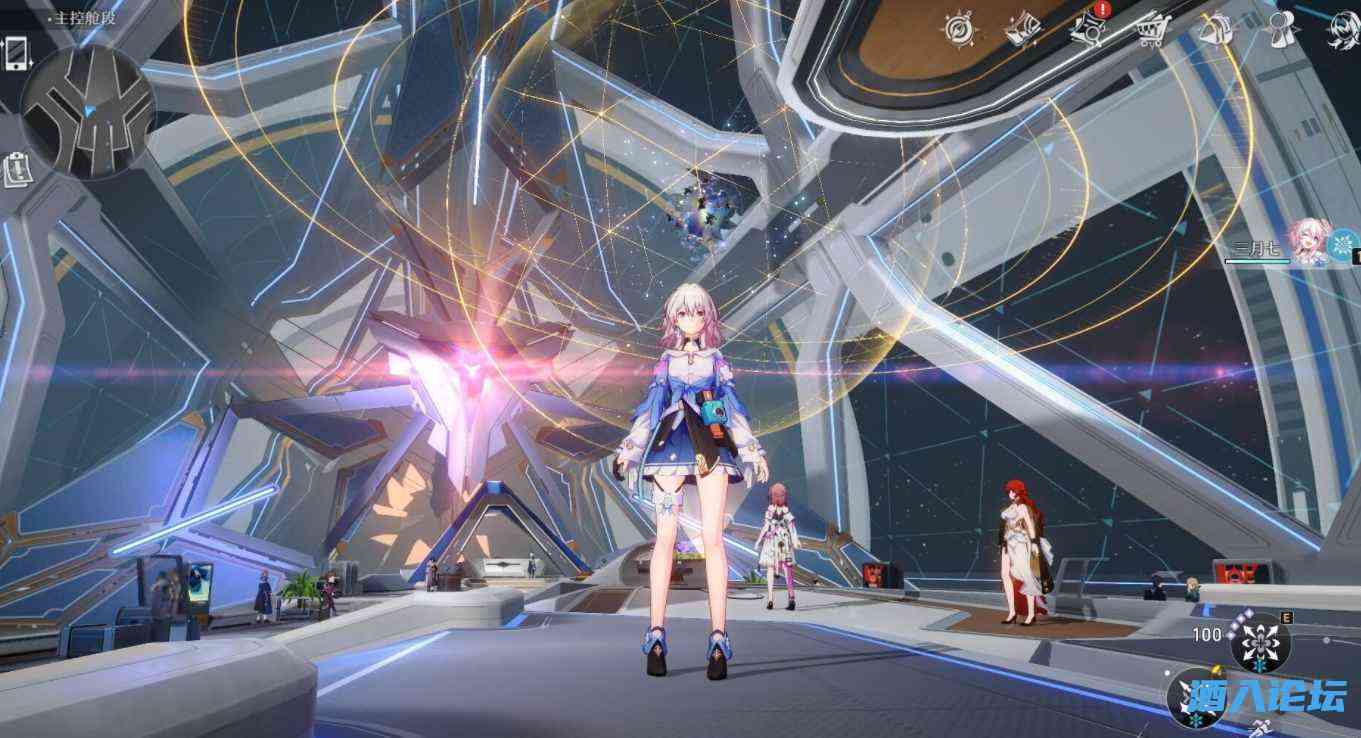This screenshot has height=738, width=1361.
Task: Open the phone menu icon
Action: (x=17, y=53)
